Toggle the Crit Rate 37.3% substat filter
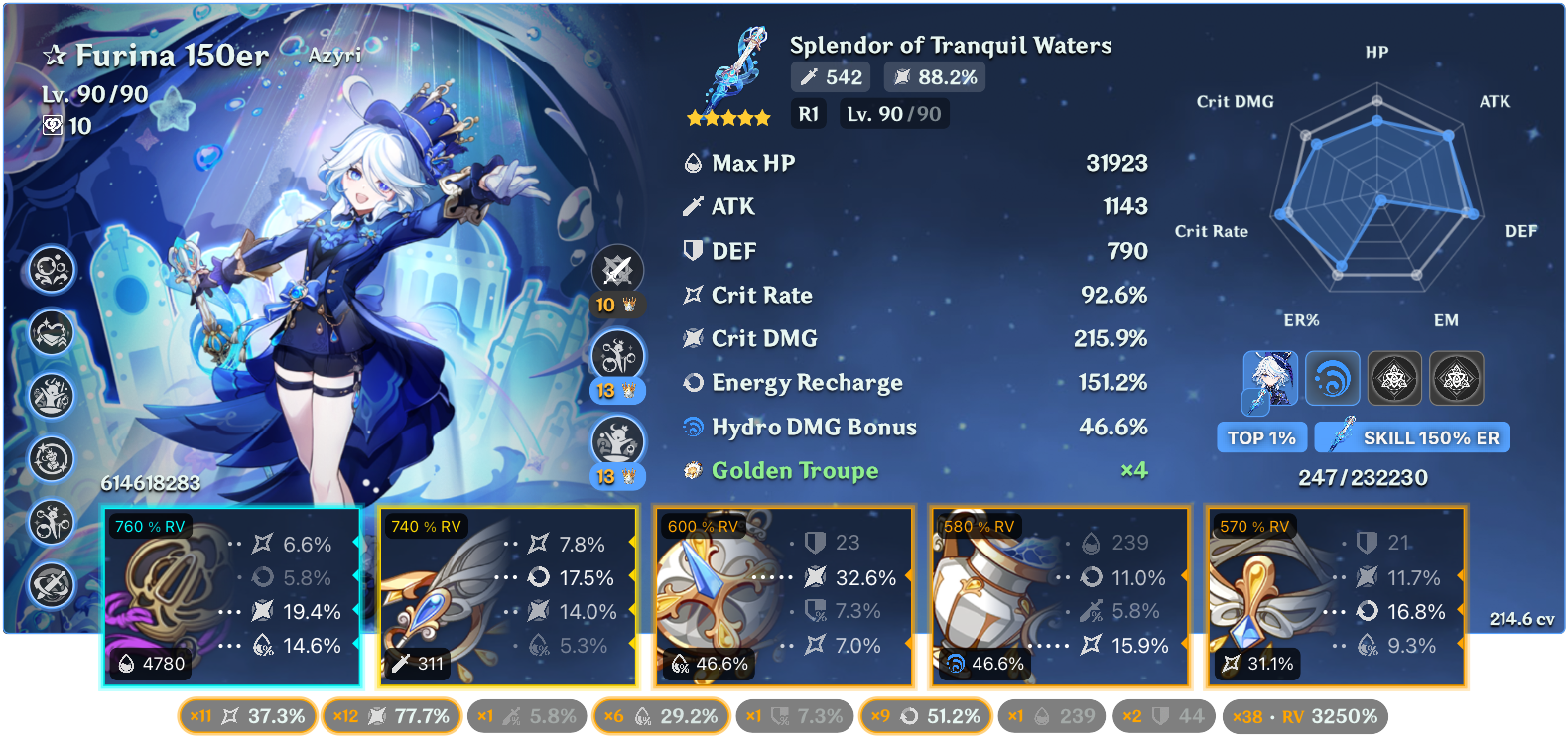Screen dimensions: 1568x741 tap(248, 716)
